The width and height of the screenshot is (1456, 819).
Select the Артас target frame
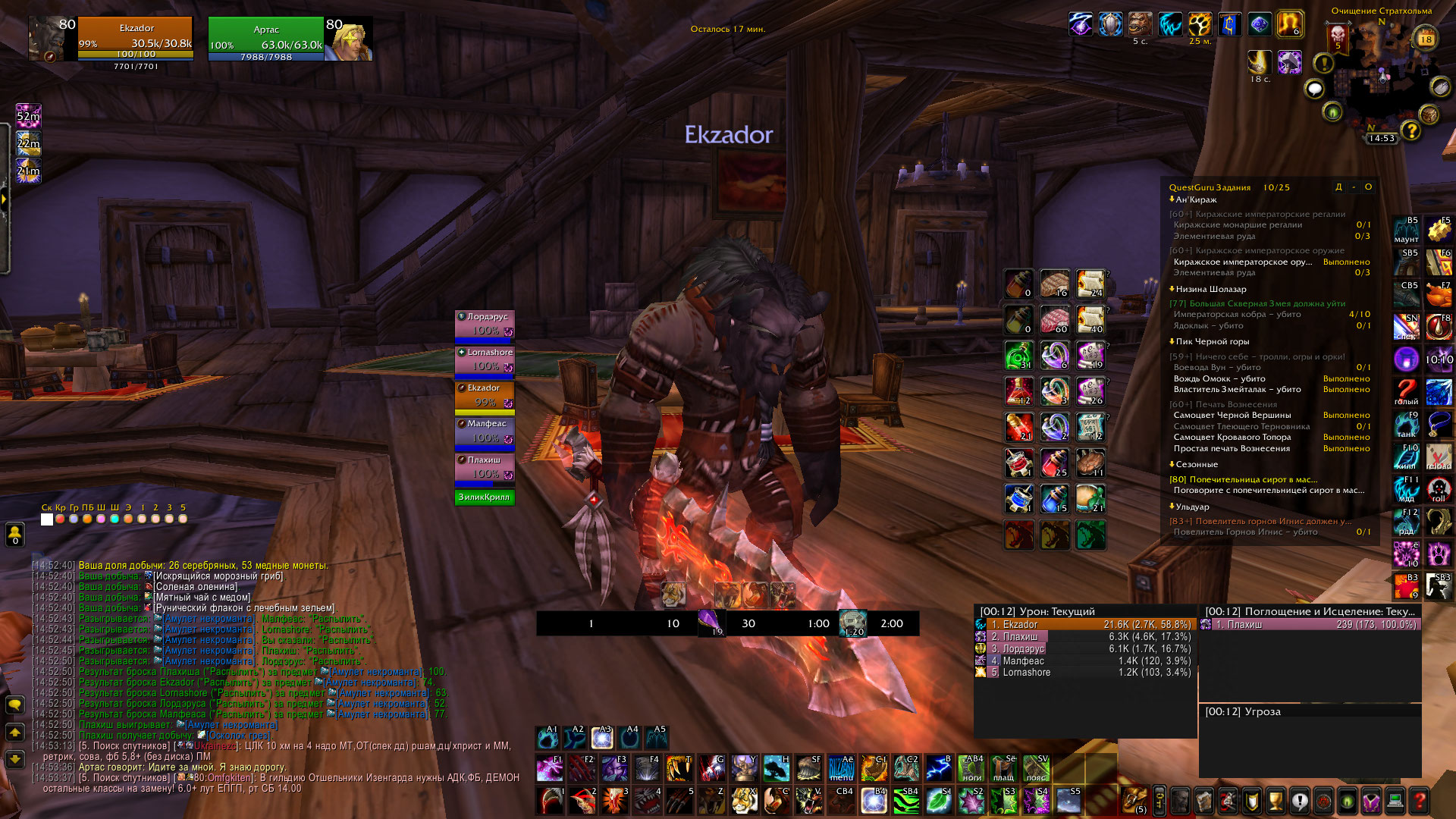266,39
